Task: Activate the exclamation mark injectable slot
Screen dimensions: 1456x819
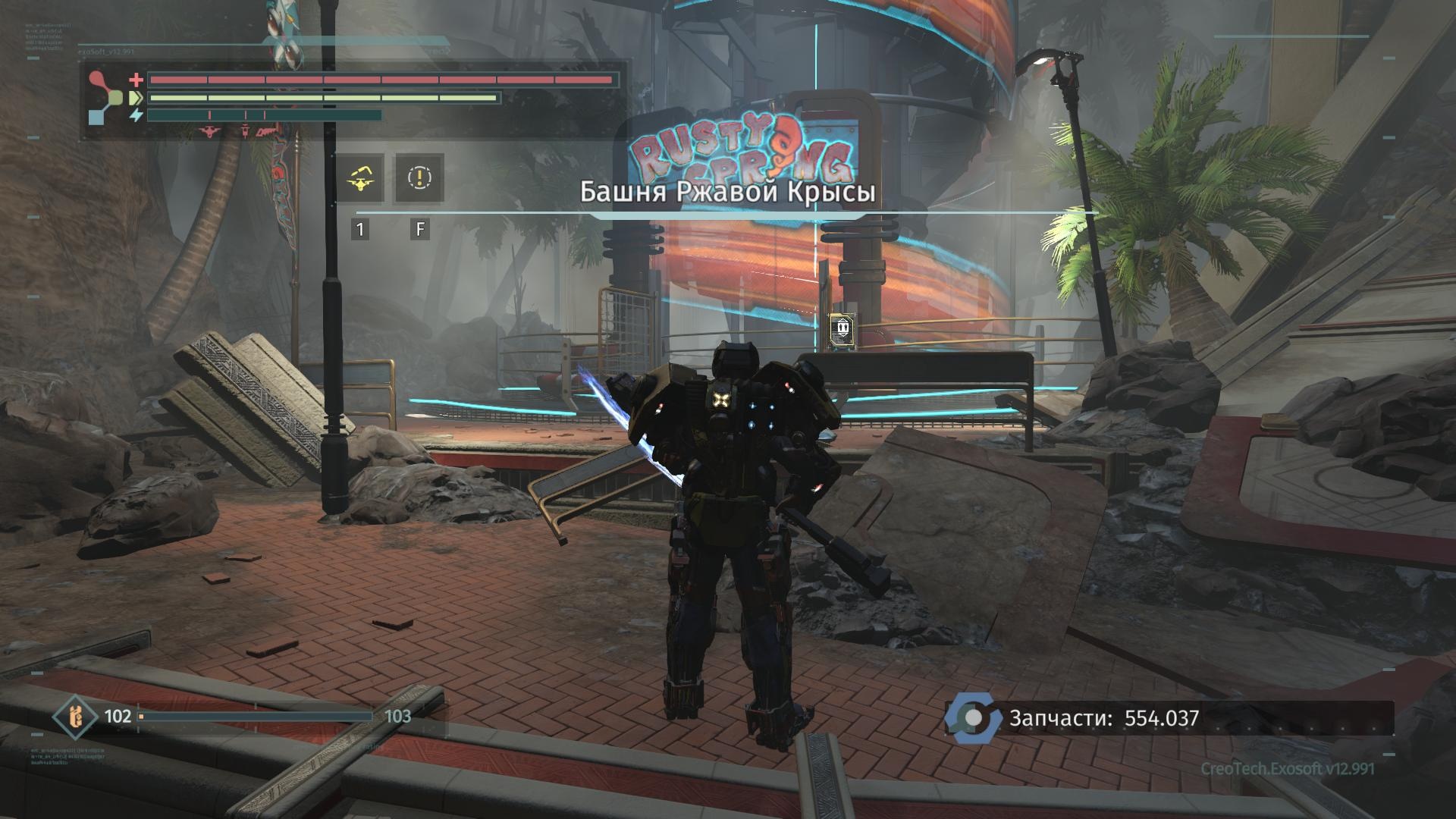Action: (419, 178)
